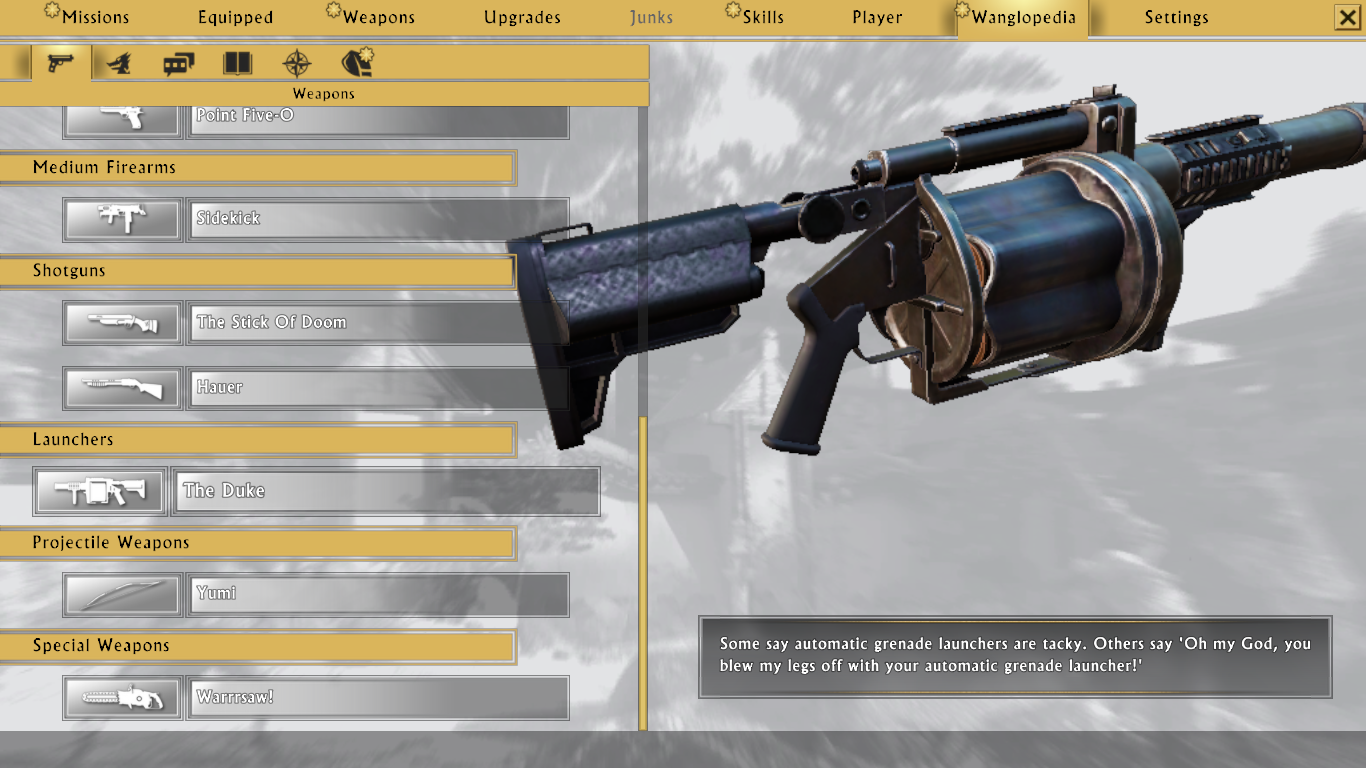This screenshot has height=768, width=1366.
Task: Show the Skills tab
Action: [763, 18]
